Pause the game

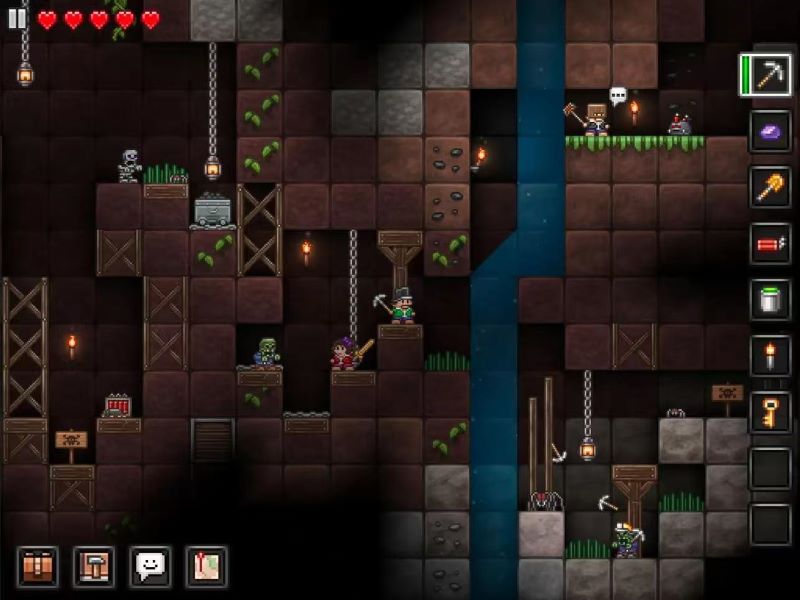[17, 19]
